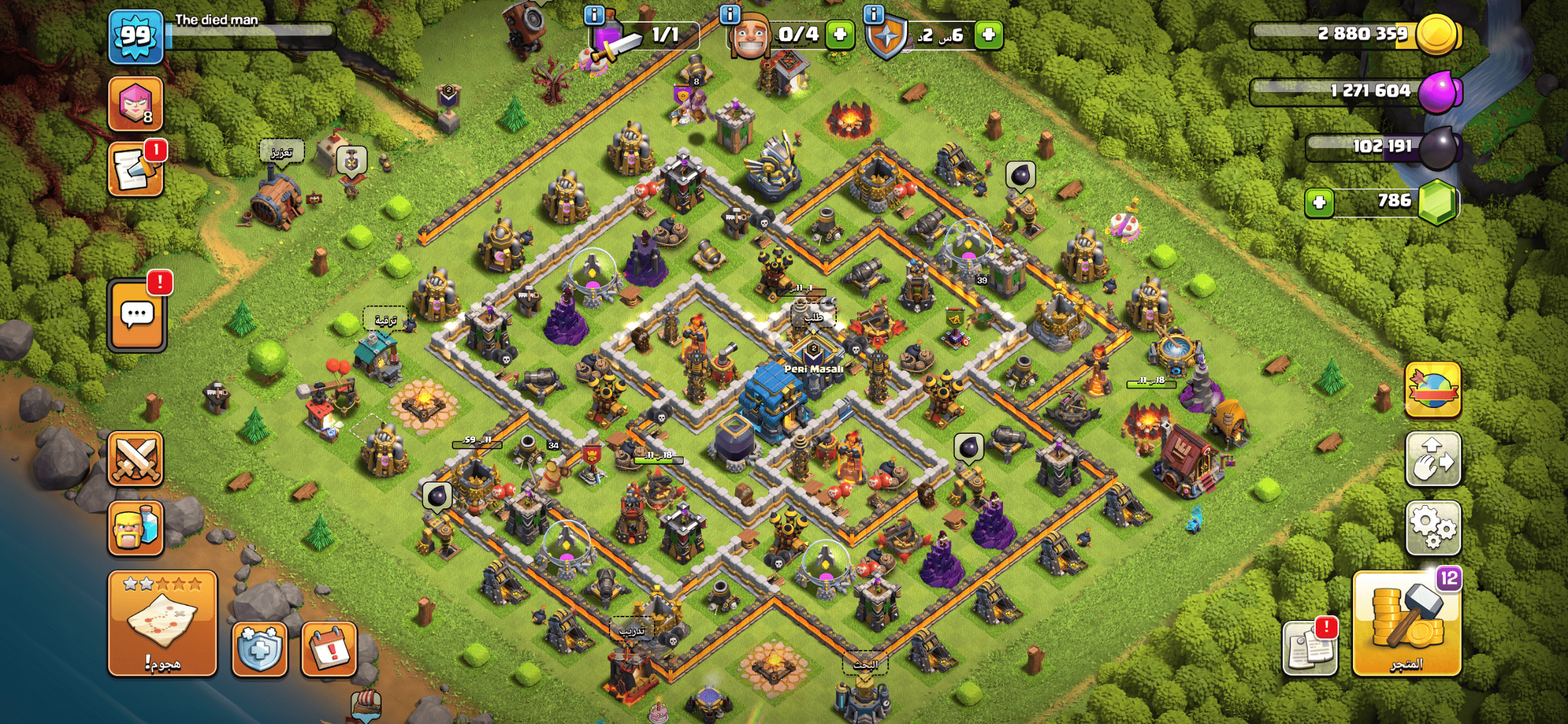Open the globe world map button
Viewport: 1568px width, 724px height.
pos(1433,390)
